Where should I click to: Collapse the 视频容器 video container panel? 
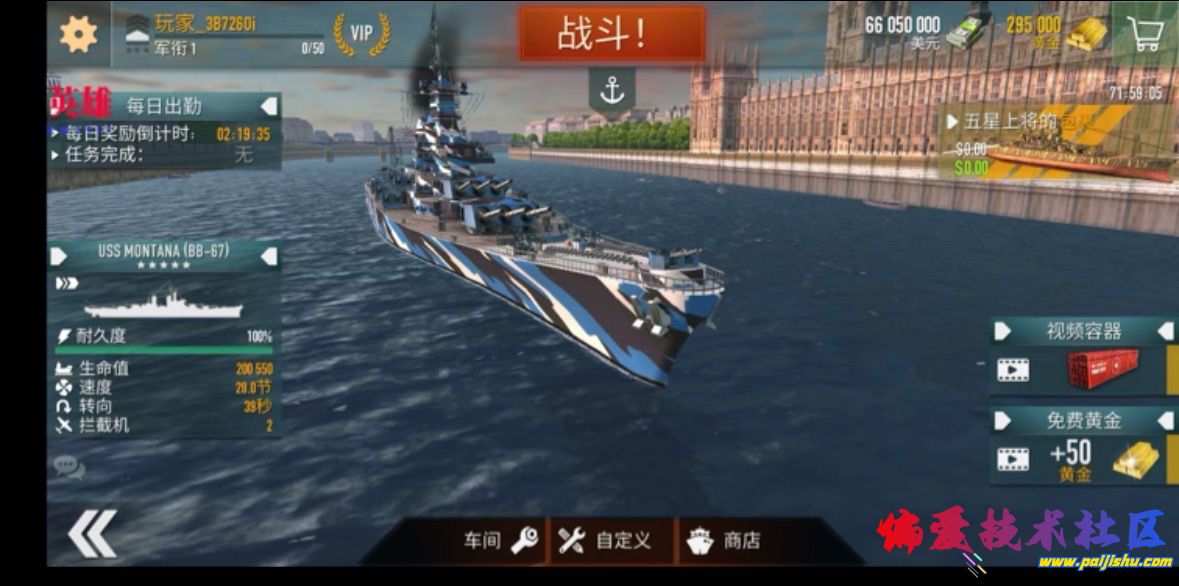click(1165, 331)
